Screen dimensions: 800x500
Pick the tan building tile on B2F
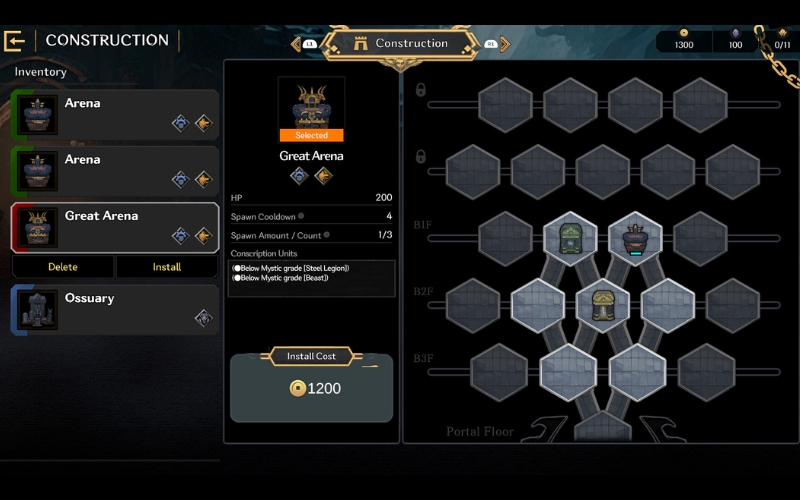(603, 305)
